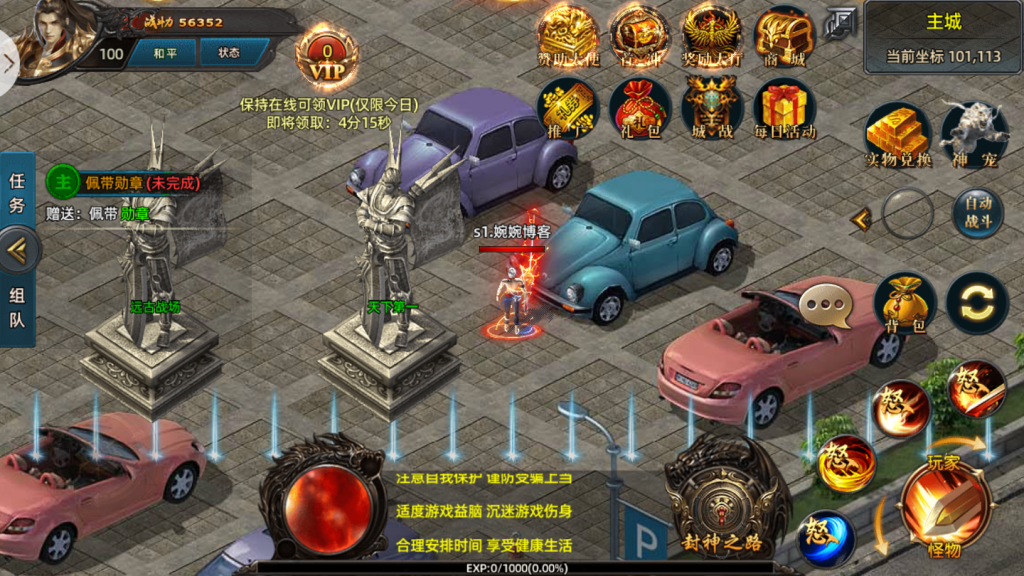This screenshot has width=1024, height=576.
Task: Open the 背包 backpack
Action: point(904,304)
